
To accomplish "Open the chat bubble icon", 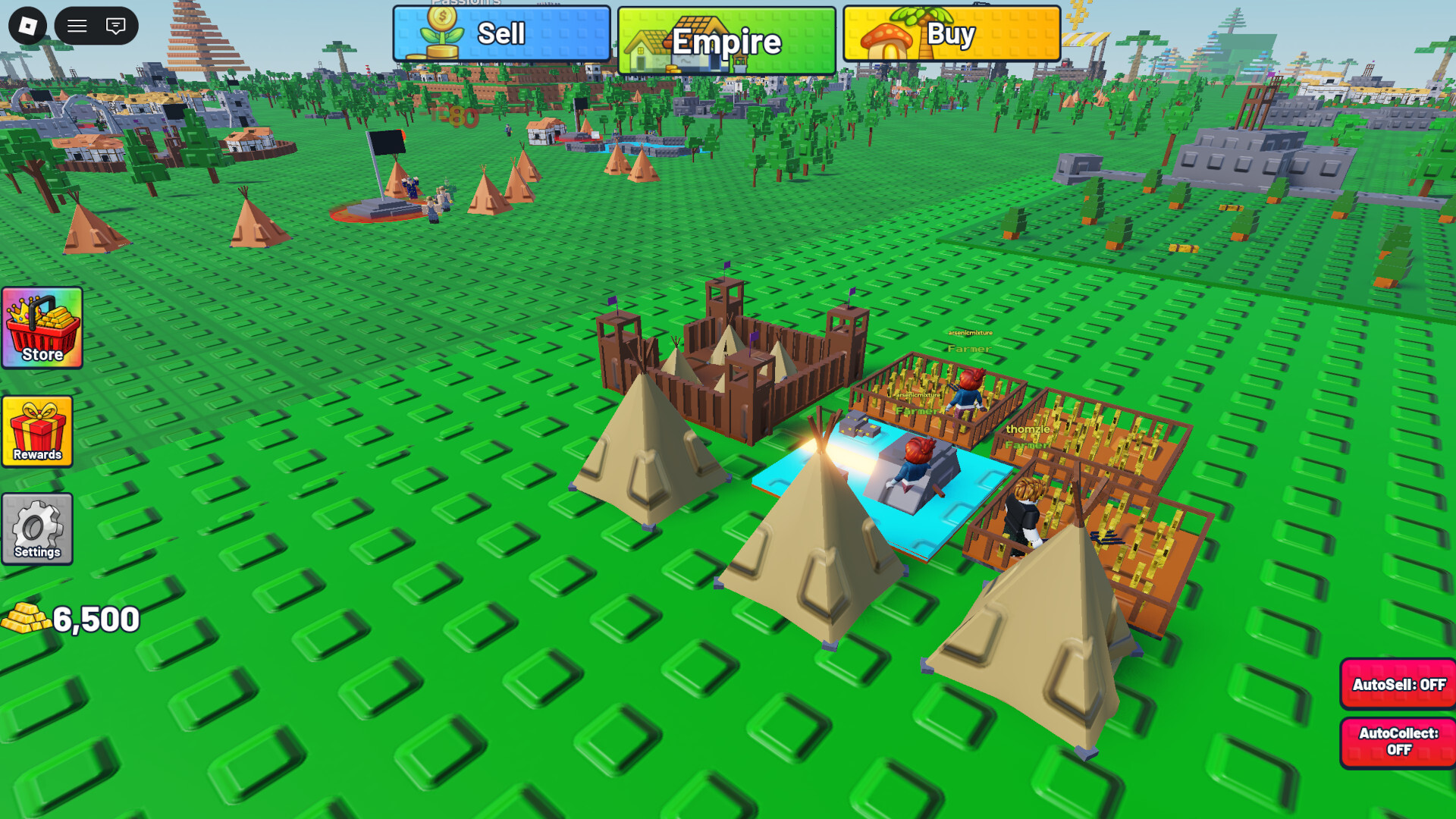I will click(115, 25).
